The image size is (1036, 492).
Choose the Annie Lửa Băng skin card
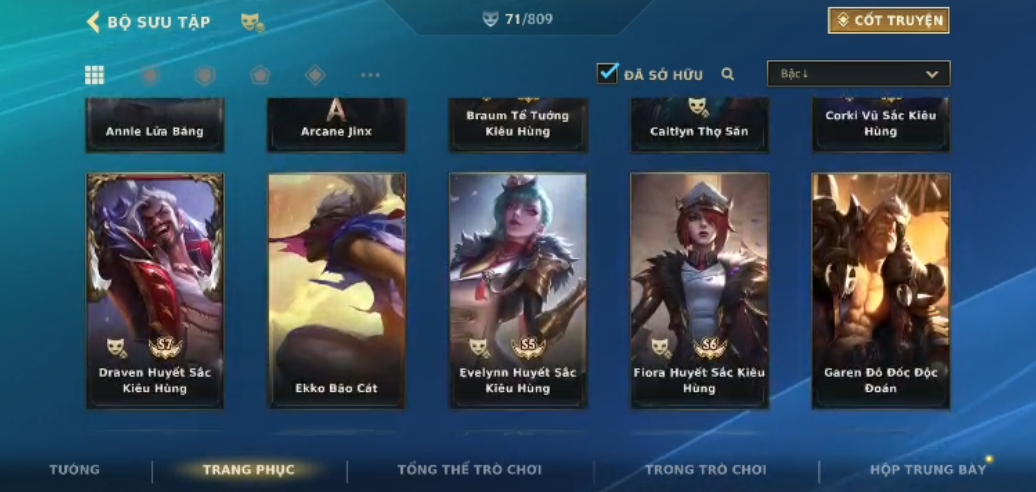coord(155,127)
